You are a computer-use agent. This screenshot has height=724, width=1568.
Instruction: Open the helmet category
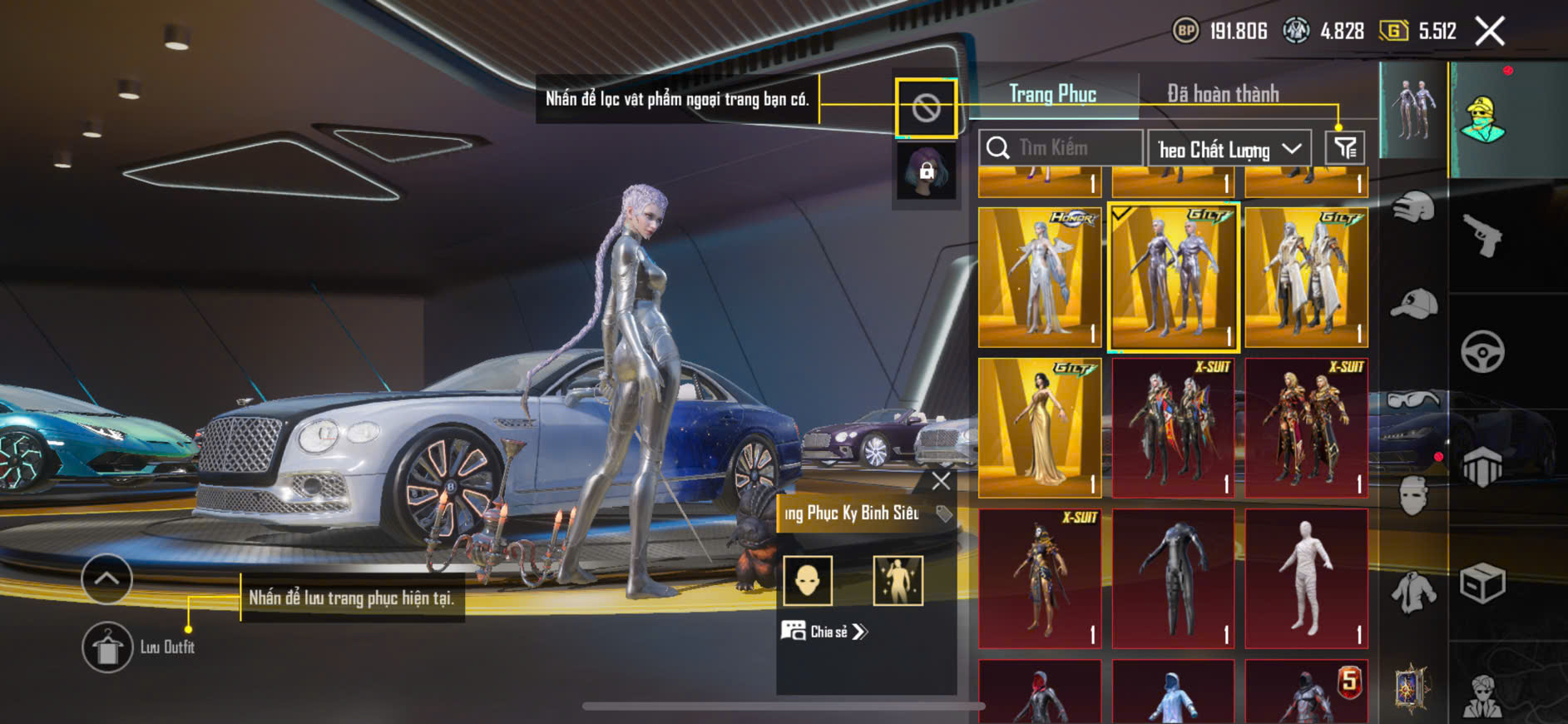pyautogui.click(x=1413, y=207)
